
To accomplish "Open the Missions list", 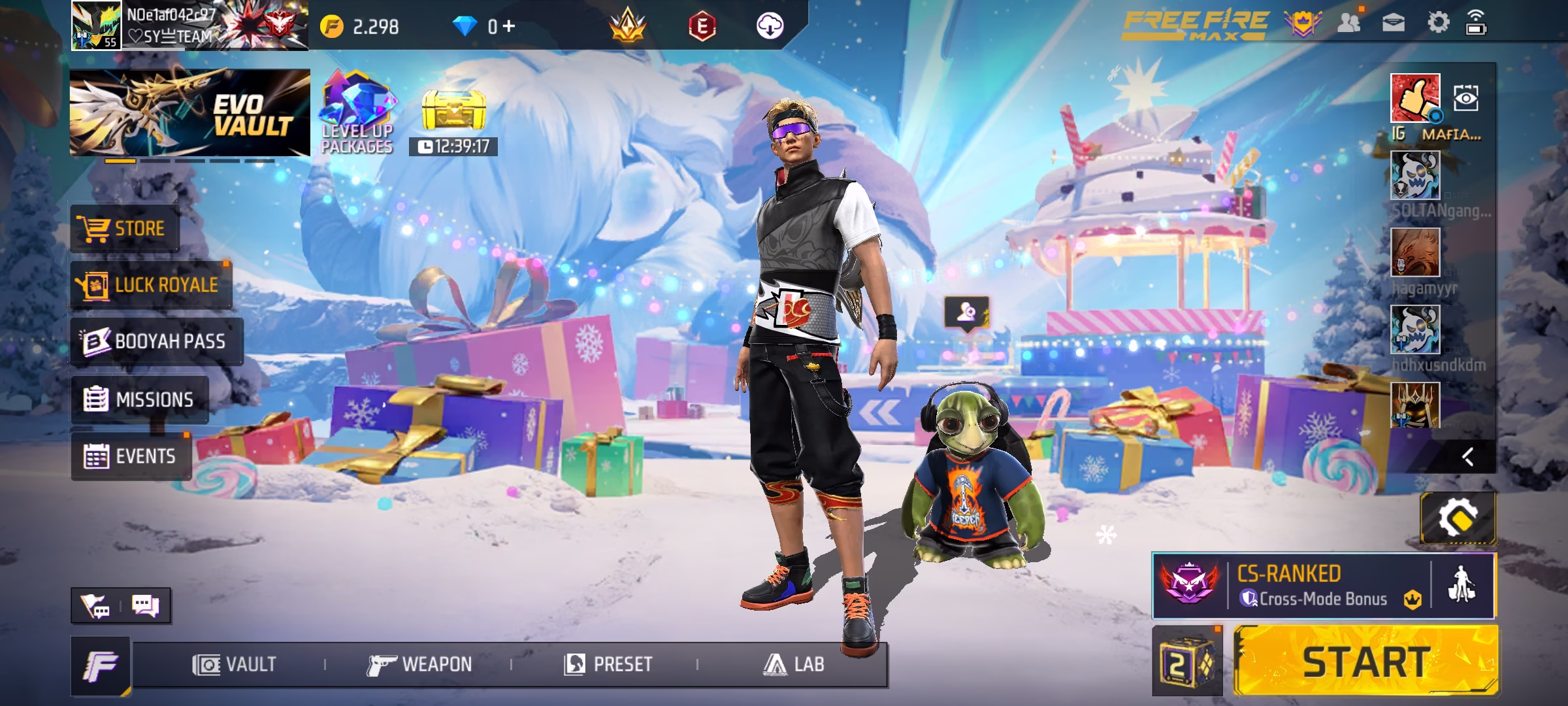I will [x=140, y=399].
